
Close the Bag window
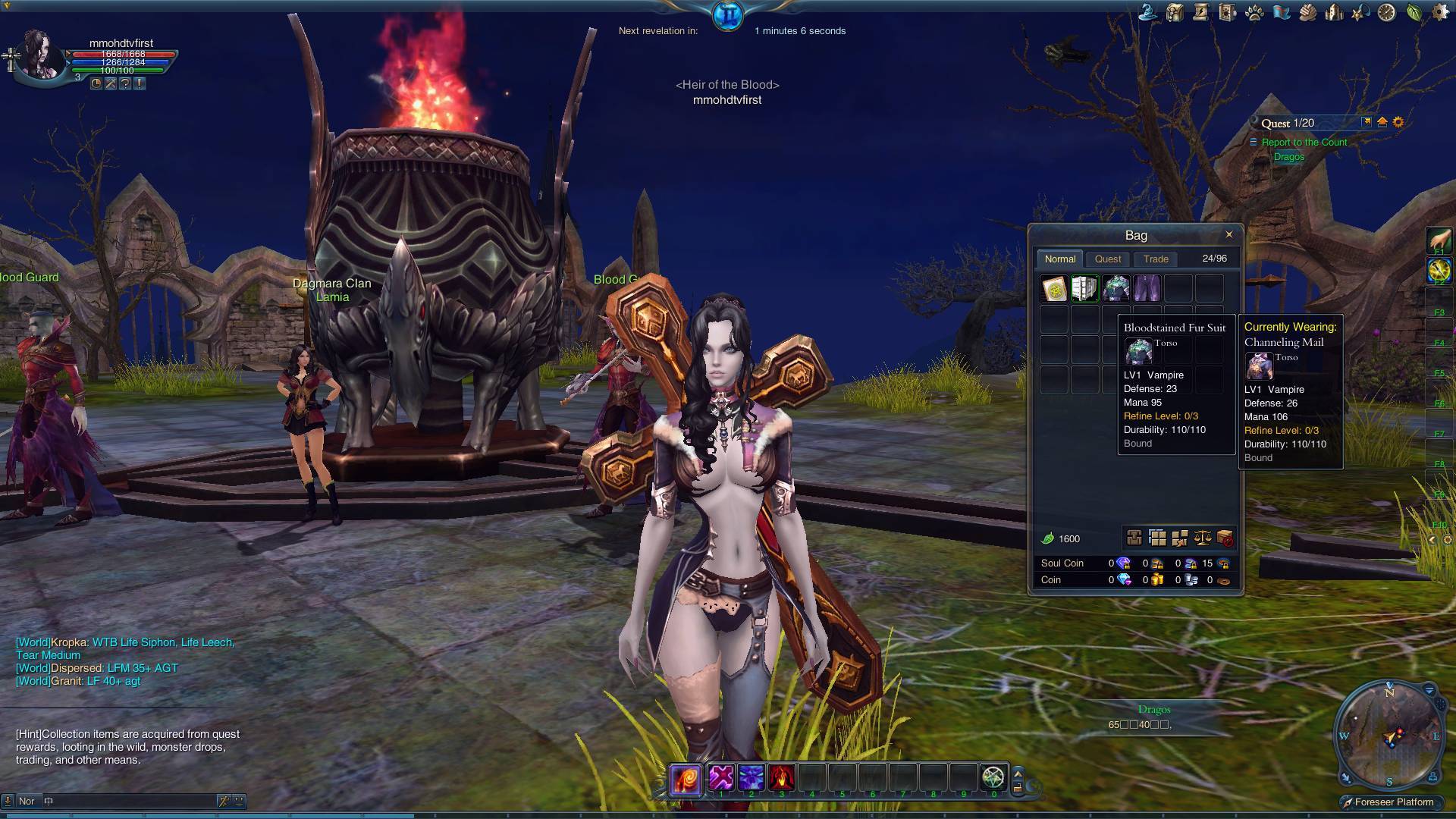pyautogui.click(x=1229, y=234)
